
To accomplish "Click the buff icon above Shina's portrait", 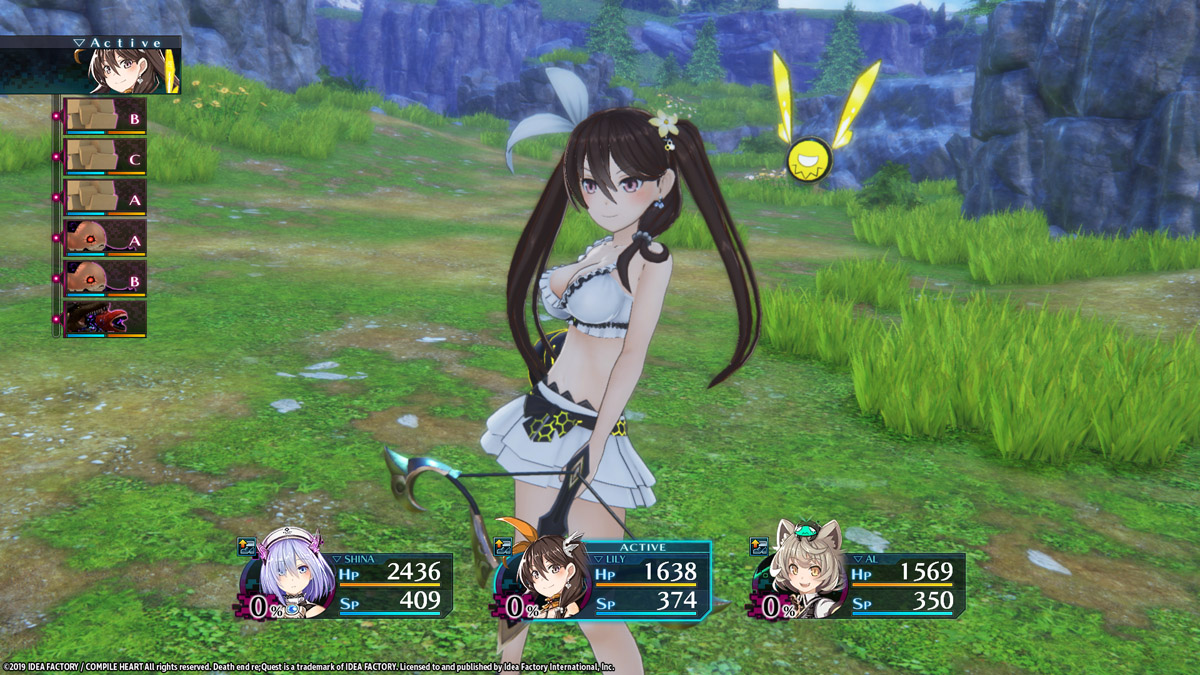I will (246, 546).
